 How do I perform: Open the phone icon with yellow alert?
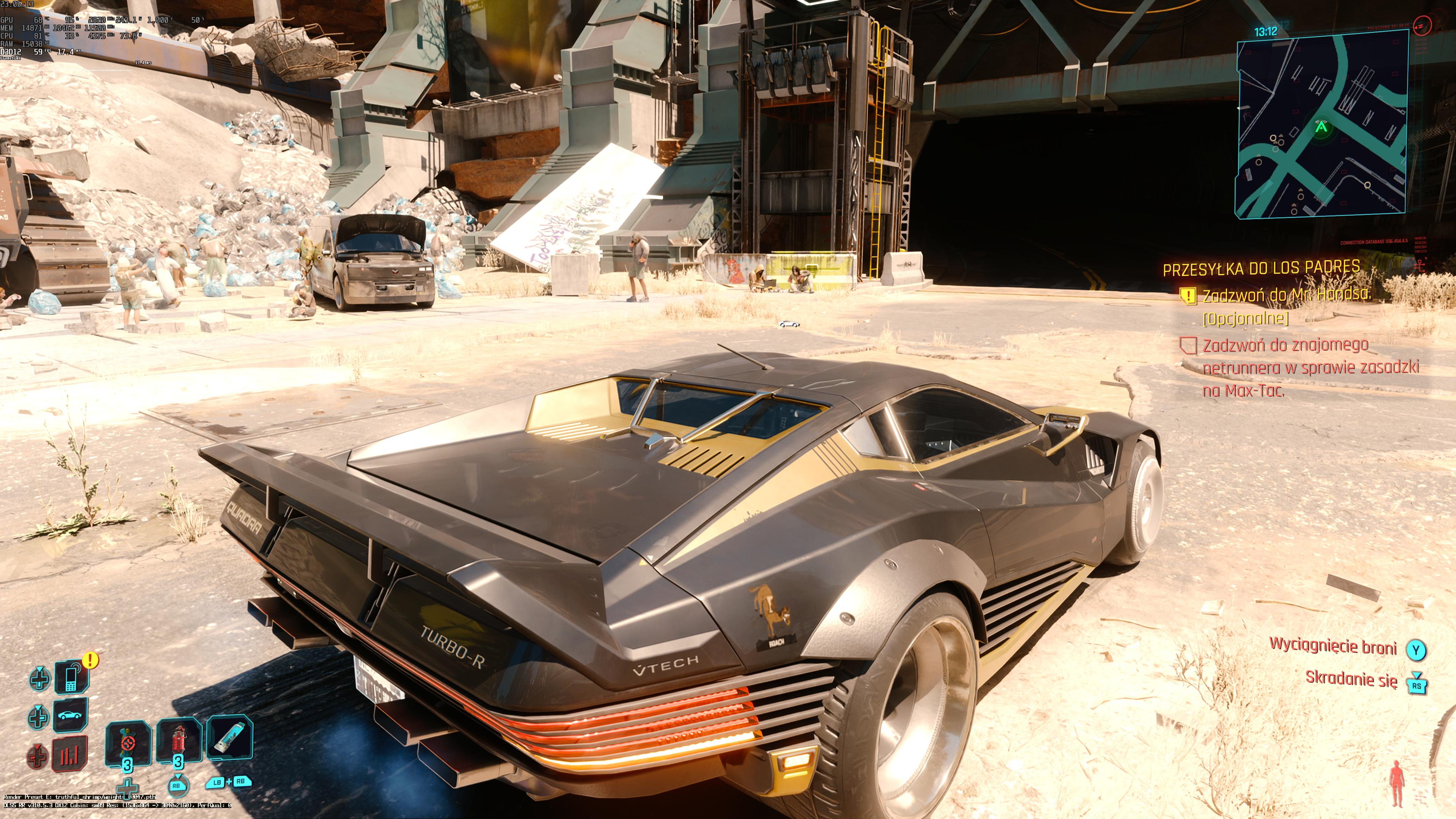pos(71,677)
